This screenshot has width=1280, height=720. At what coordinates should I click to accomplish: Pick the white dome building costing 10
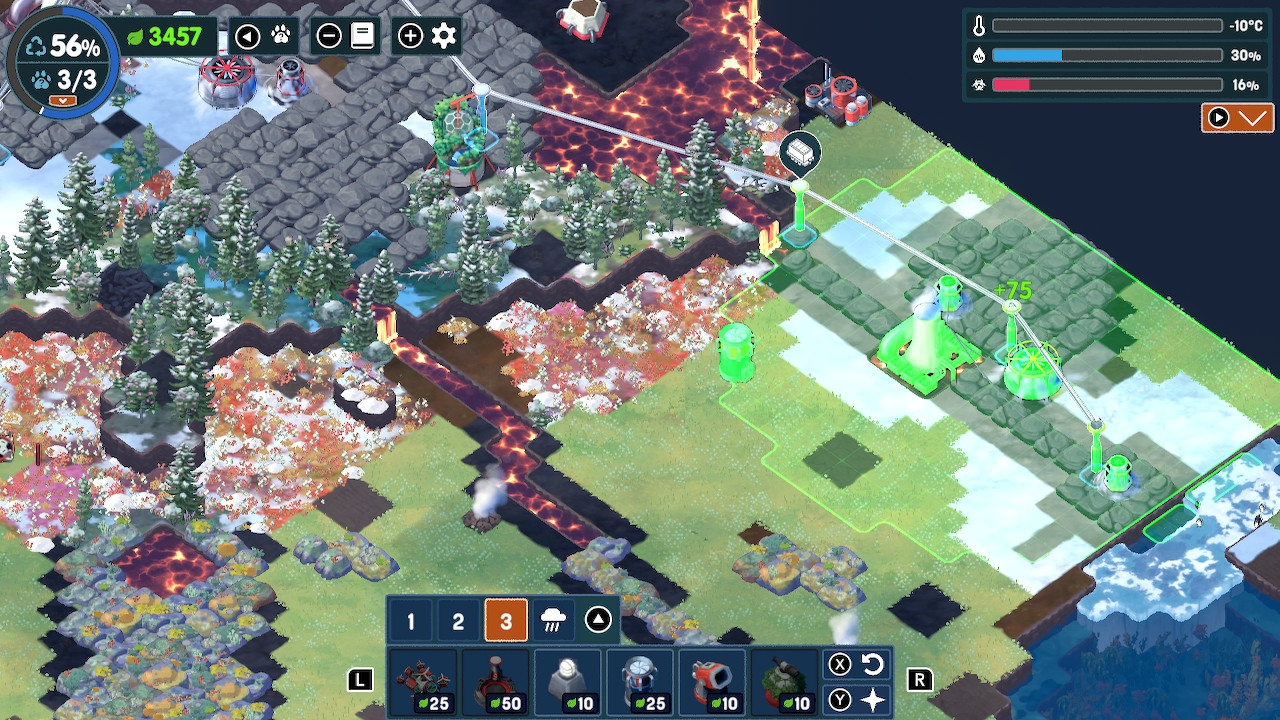(x=568, y=683)
